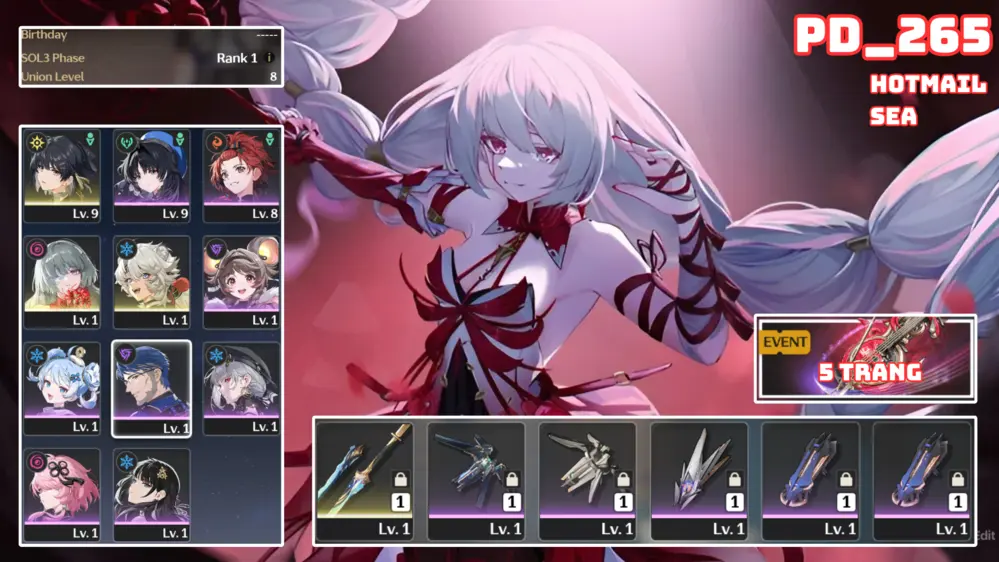Choose the blue beret character portrait
The height and width of the screenshot is (562, 999).
(151, 175)
